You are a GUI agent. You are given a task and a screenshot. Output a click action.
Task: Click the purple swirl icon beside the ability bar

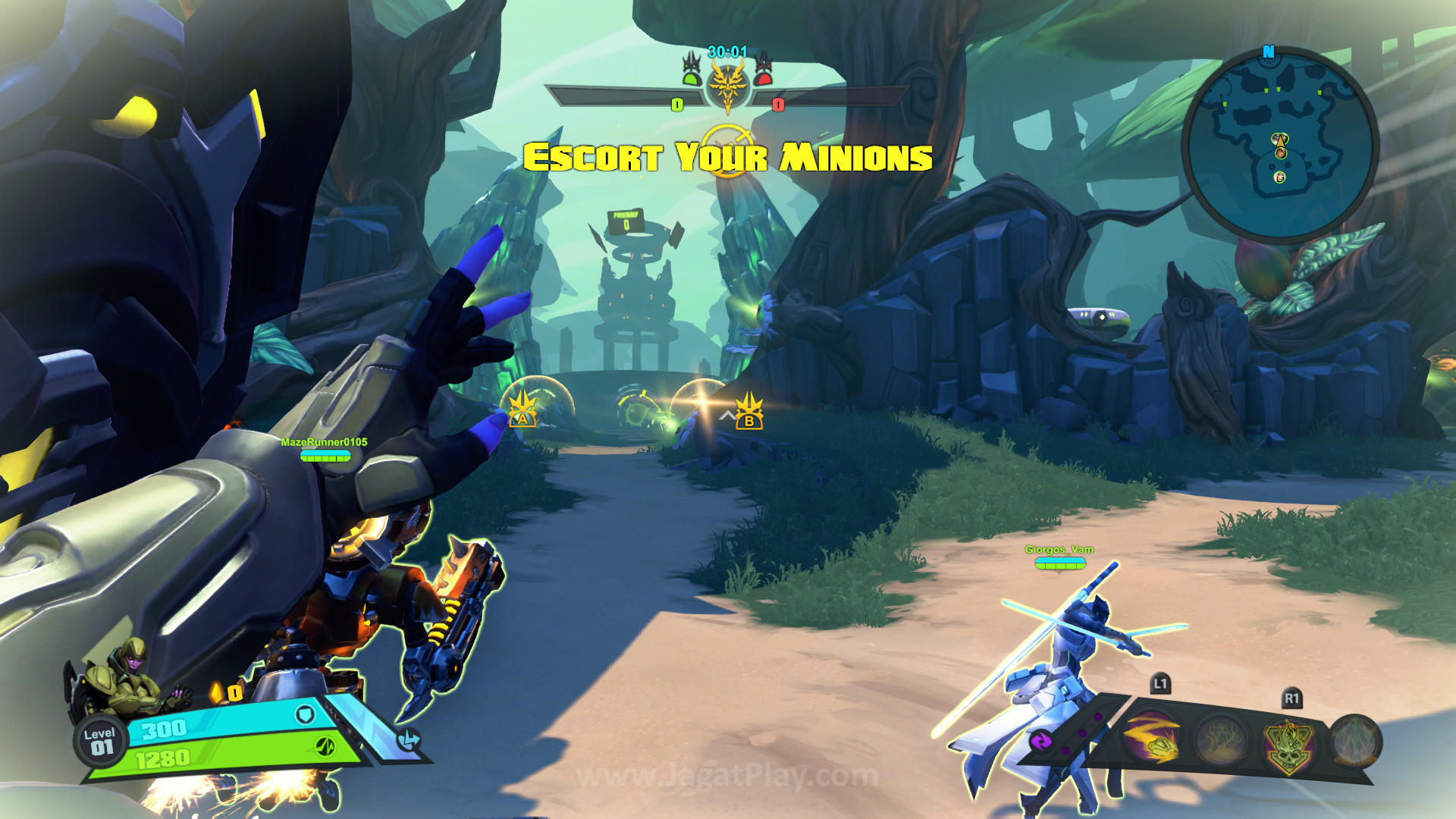pos(1040,740)
